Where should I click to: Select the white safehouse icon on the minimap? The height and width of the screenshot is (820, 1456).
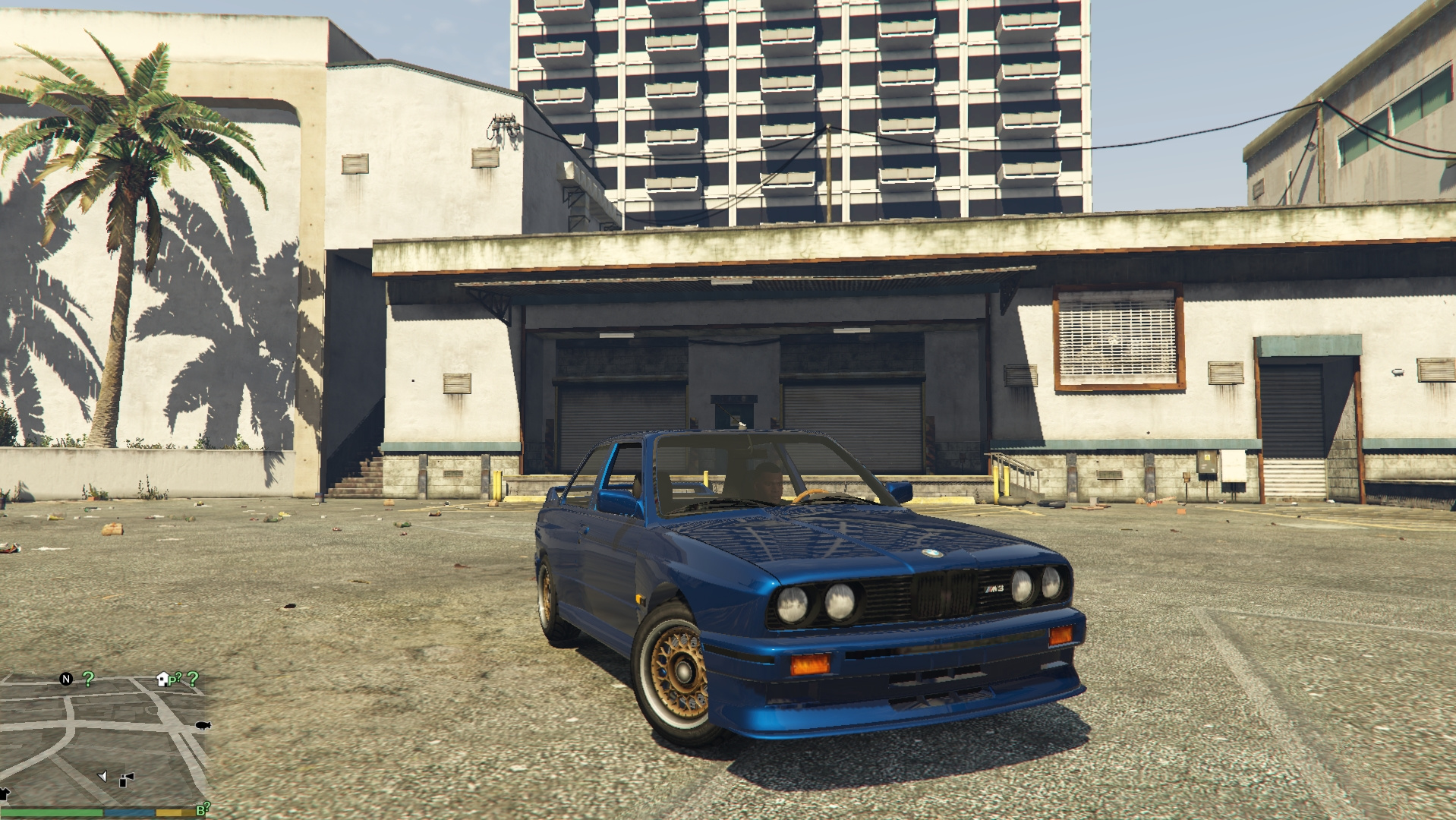click(x=162, y=679)
